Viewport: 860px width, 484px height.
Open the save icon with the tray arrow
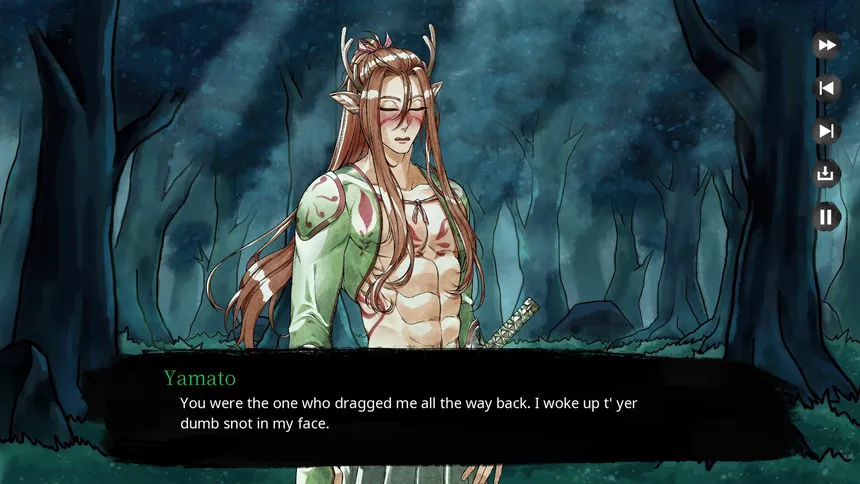click(826, 174)
